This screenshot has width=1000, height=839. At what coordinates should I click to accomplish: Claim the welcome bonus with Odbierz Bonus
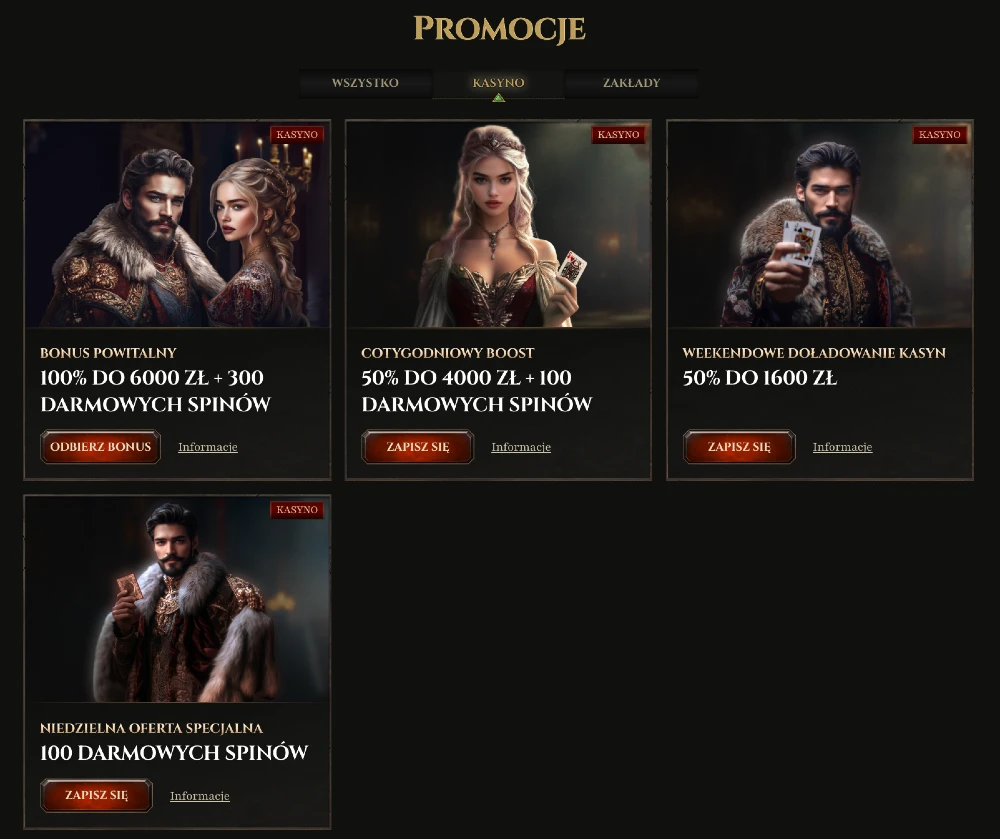pos(100,447)
